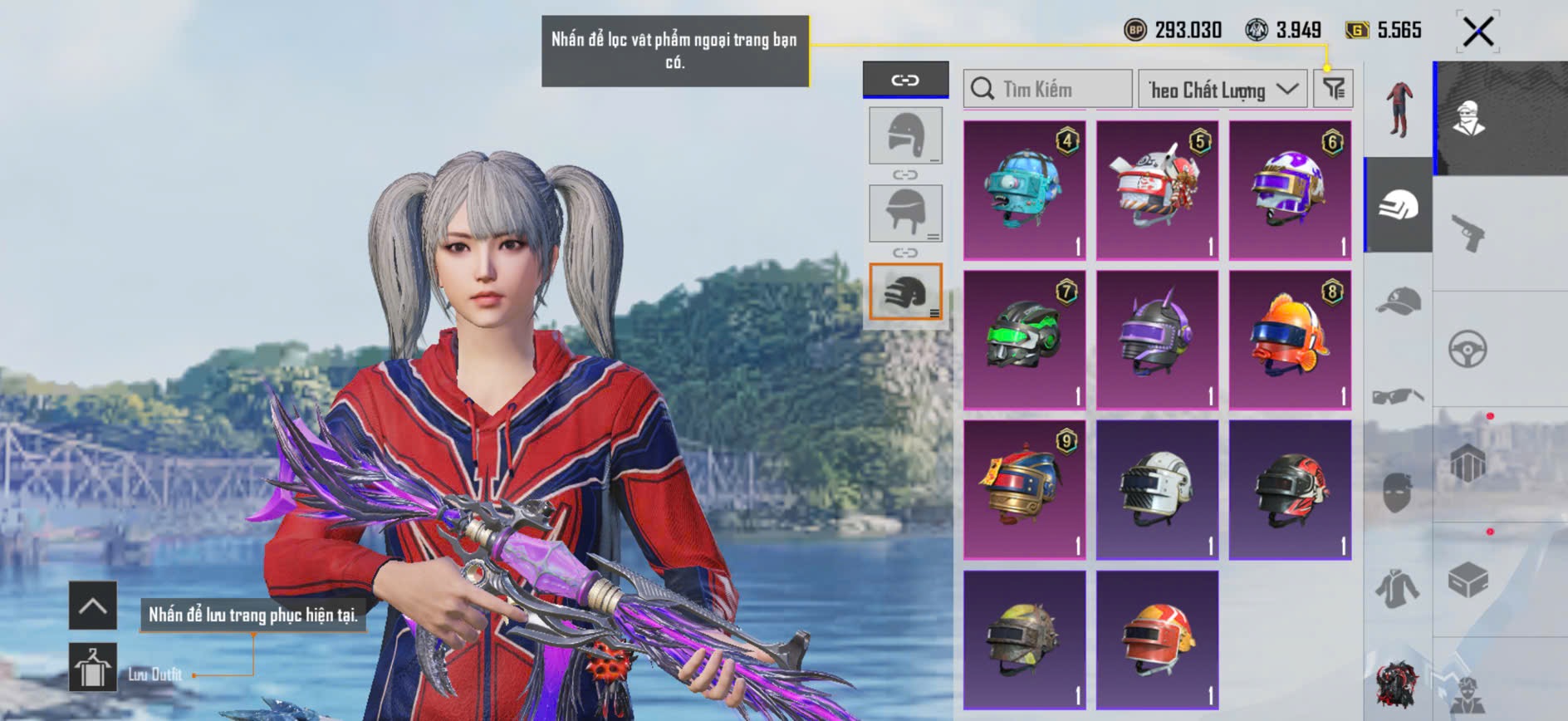Open the Lưu Outfit hanger button
Viewport: 1568px width, 721px height.
[x=92, y=667]
